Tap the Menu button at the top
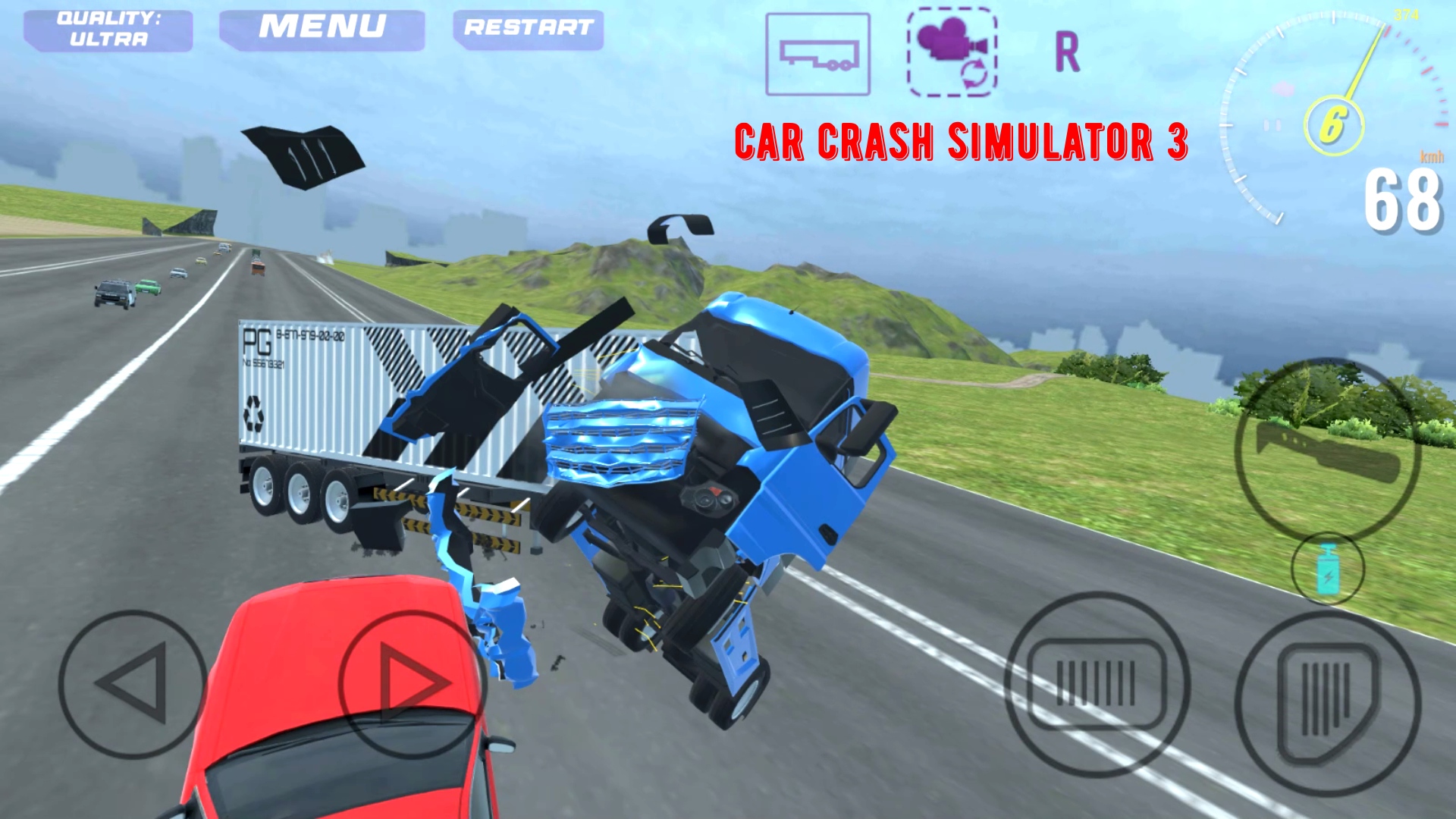This screenshot has width=1456, height=819. pos(322,27)
